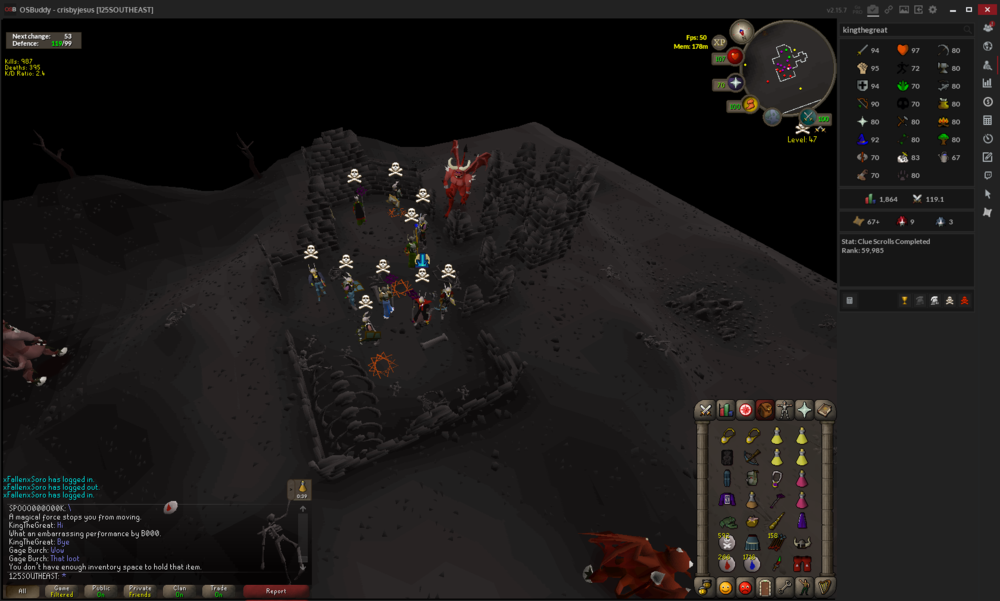The width and height of the screenshot is (1000, 601).
Task: Activate the quick-prayers orb
Action: [736, 83]
